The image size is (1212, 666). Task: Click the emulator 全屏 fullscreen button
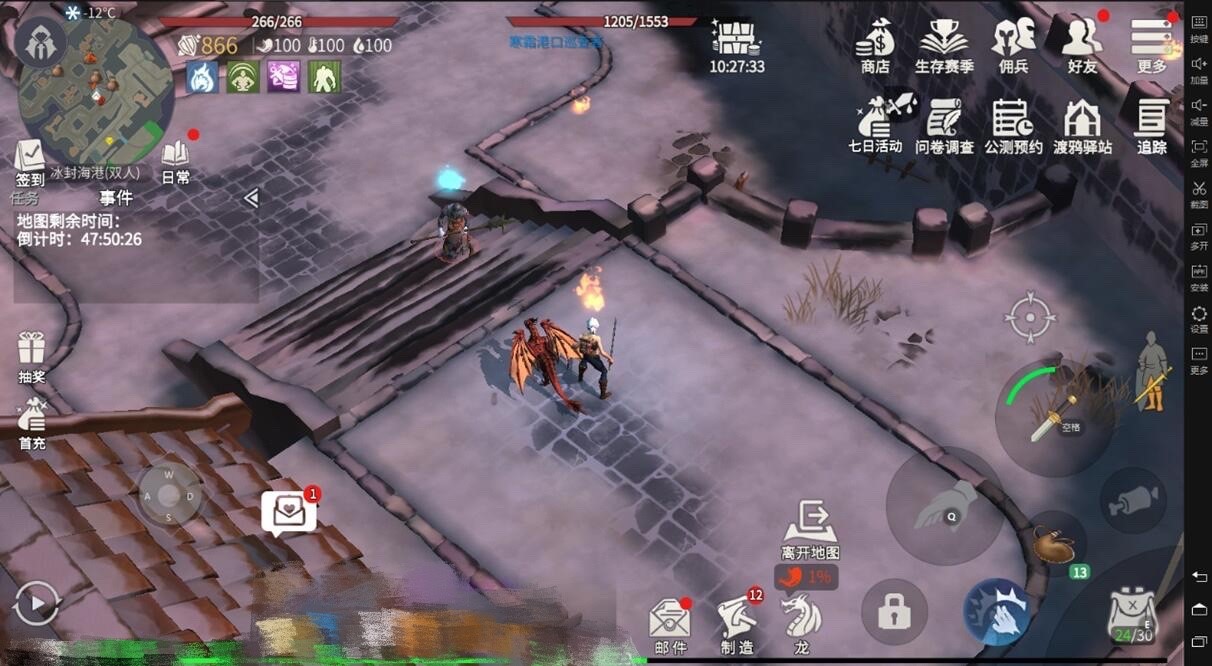tap(1199, 152)
